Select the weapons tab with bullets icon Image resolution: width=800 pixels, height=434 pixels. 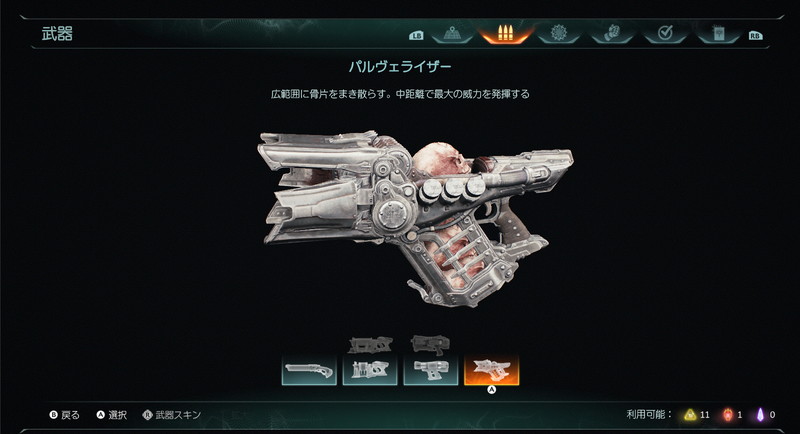tap(505, 34)
